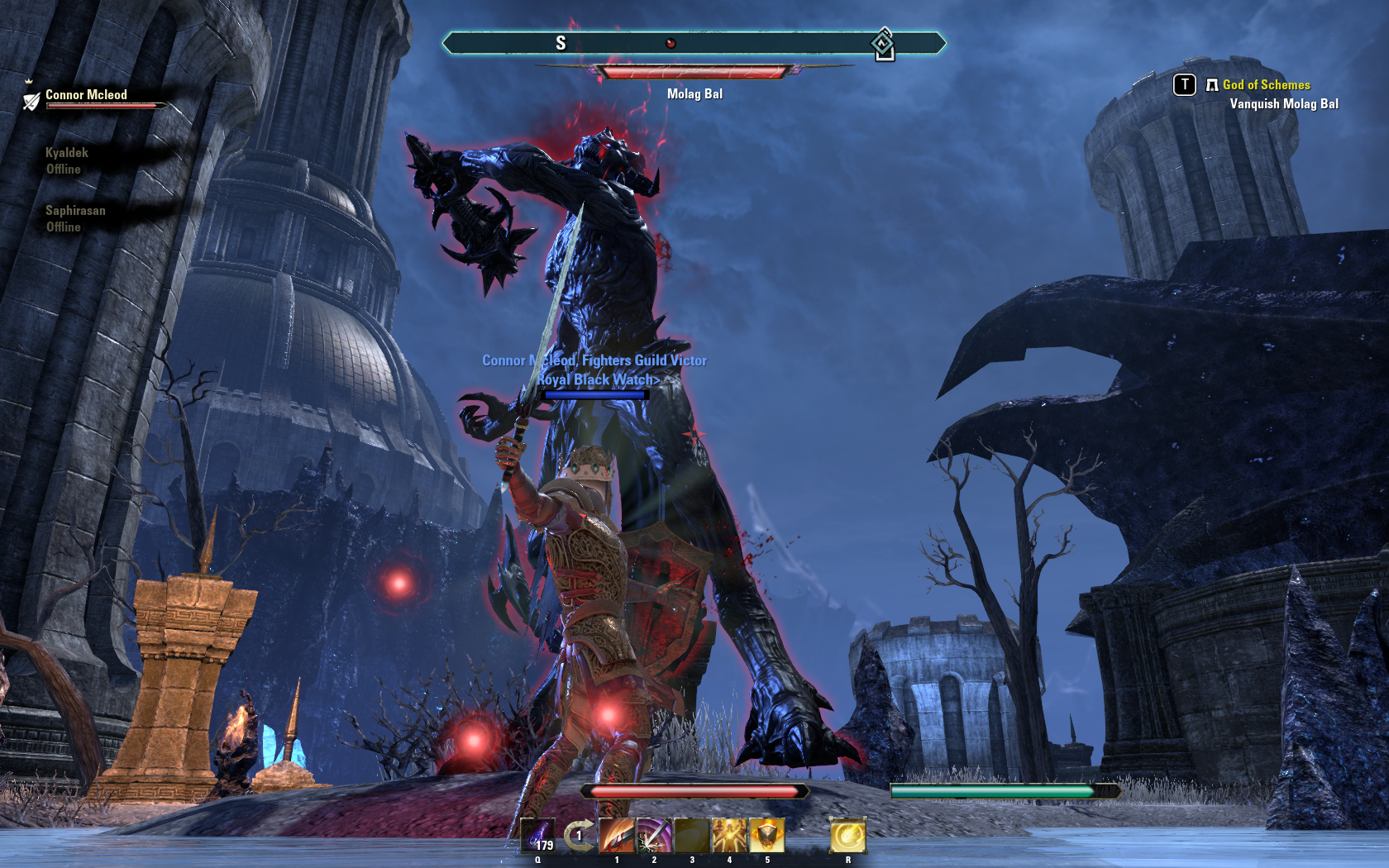Select the God of Schemes quest tracker

1266,85
